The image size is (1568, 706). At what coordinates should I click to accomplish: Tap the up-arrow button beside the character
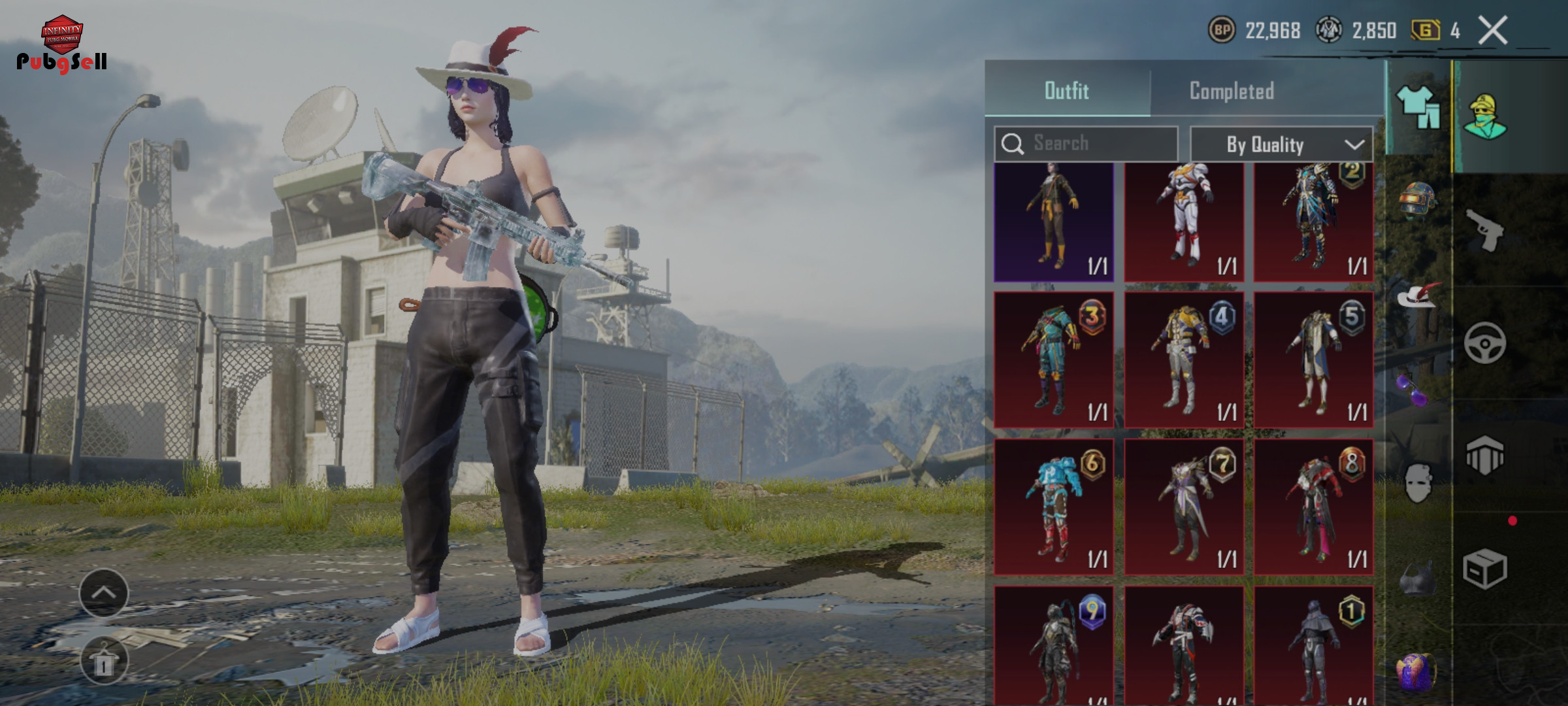[x=104, y=593]
